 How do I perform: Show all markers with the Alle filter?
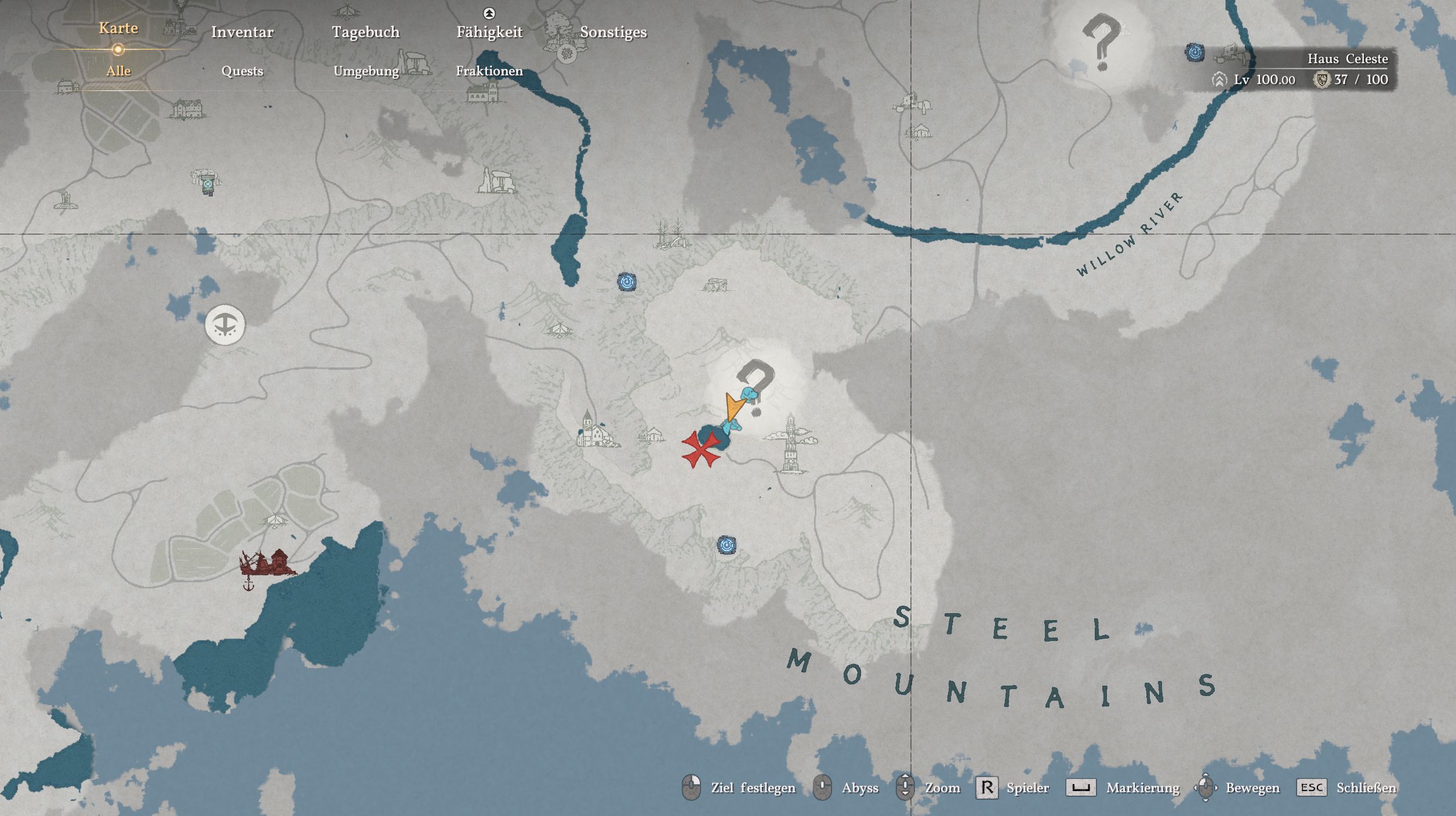pos(118,71)
